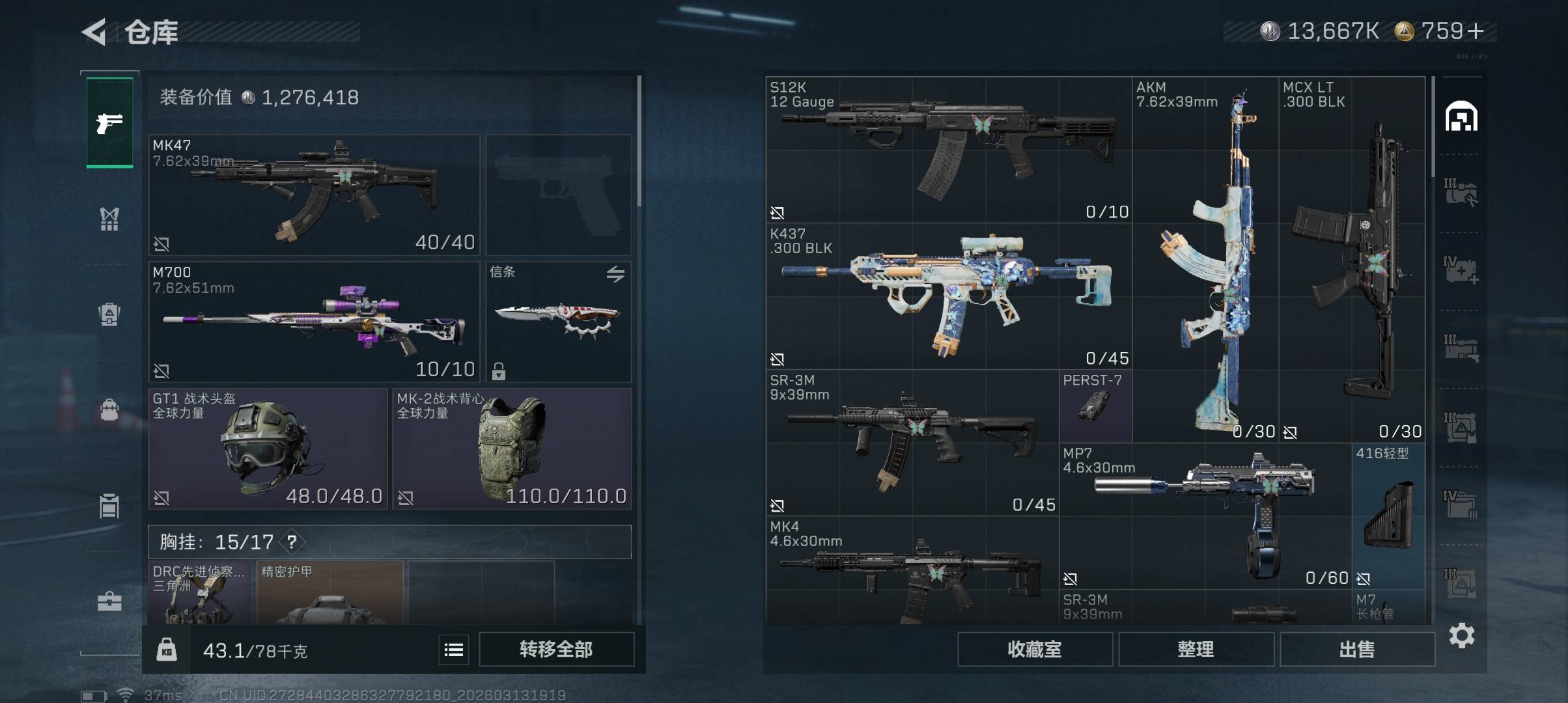Click the 出售 sell button
This screenshot has width=1568, height=703.
1357,649
